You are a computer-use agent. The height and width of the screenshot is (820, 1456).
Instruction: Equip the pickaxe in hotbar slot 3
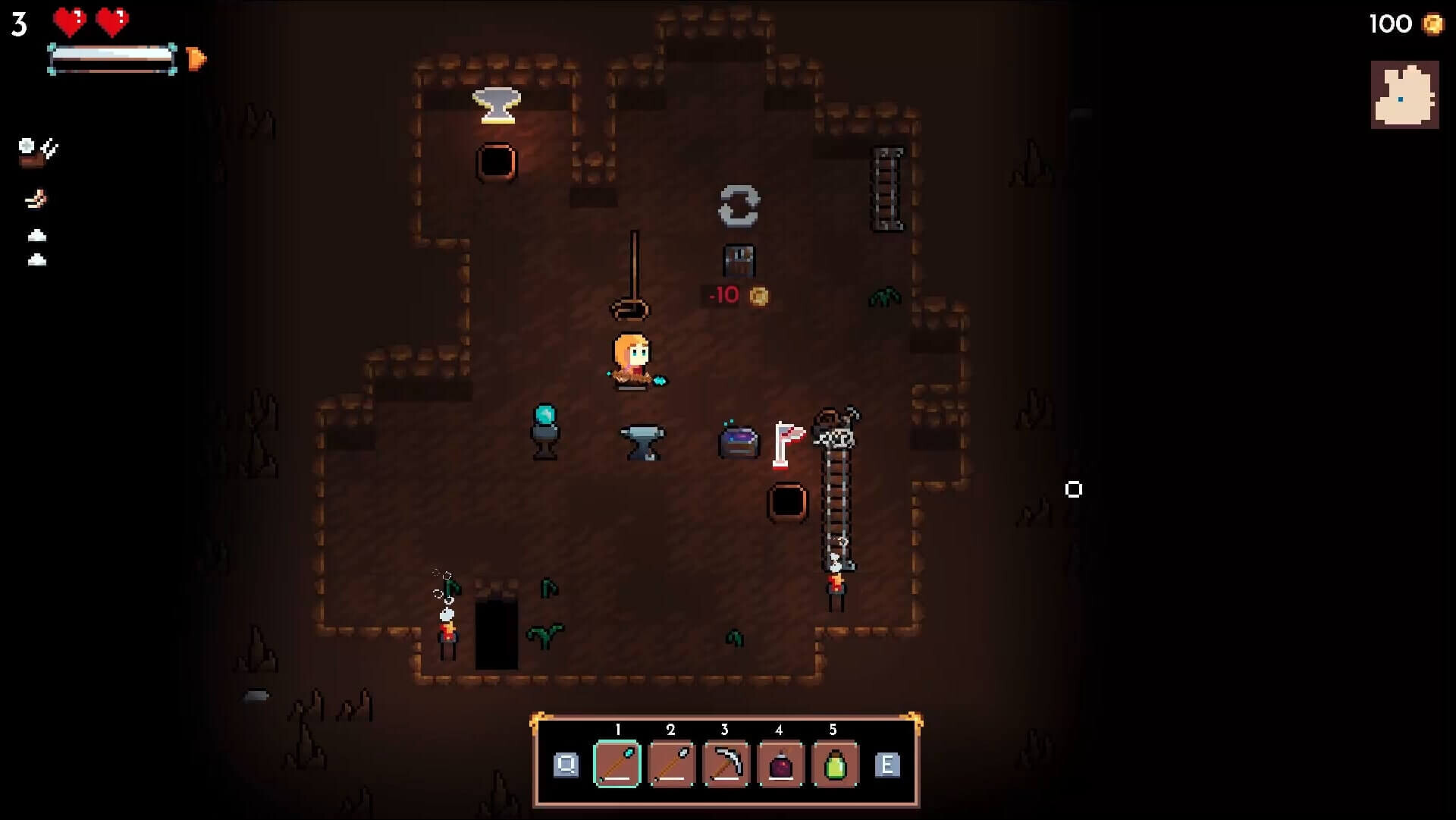(x=725, y=765)
